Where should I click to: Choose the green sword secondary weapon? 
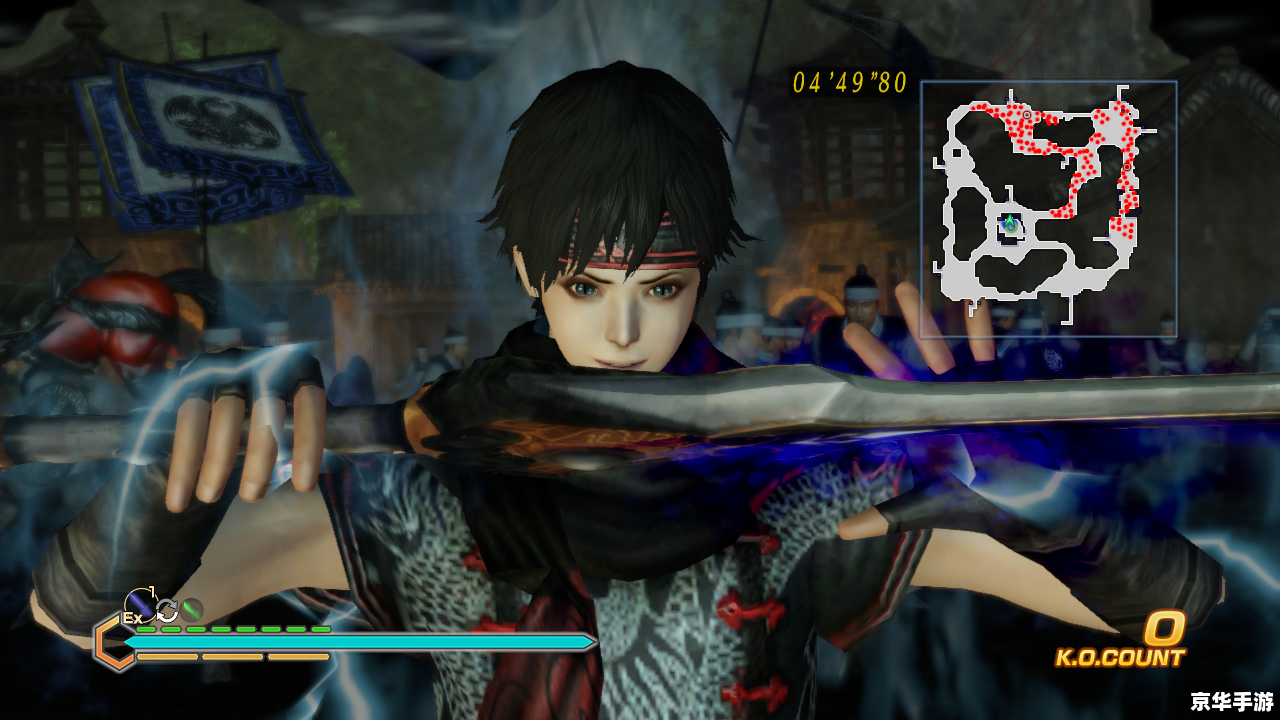click(x=191, y=609)
